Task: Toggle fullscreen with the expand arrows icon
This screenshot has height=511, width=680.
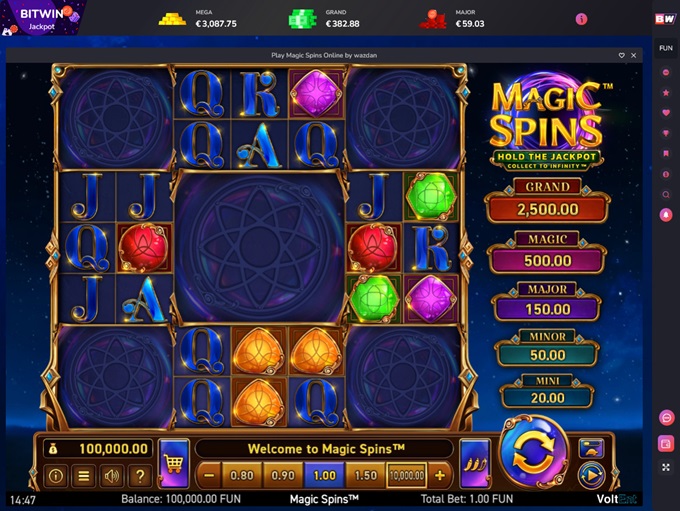Action: click(666, 467)
